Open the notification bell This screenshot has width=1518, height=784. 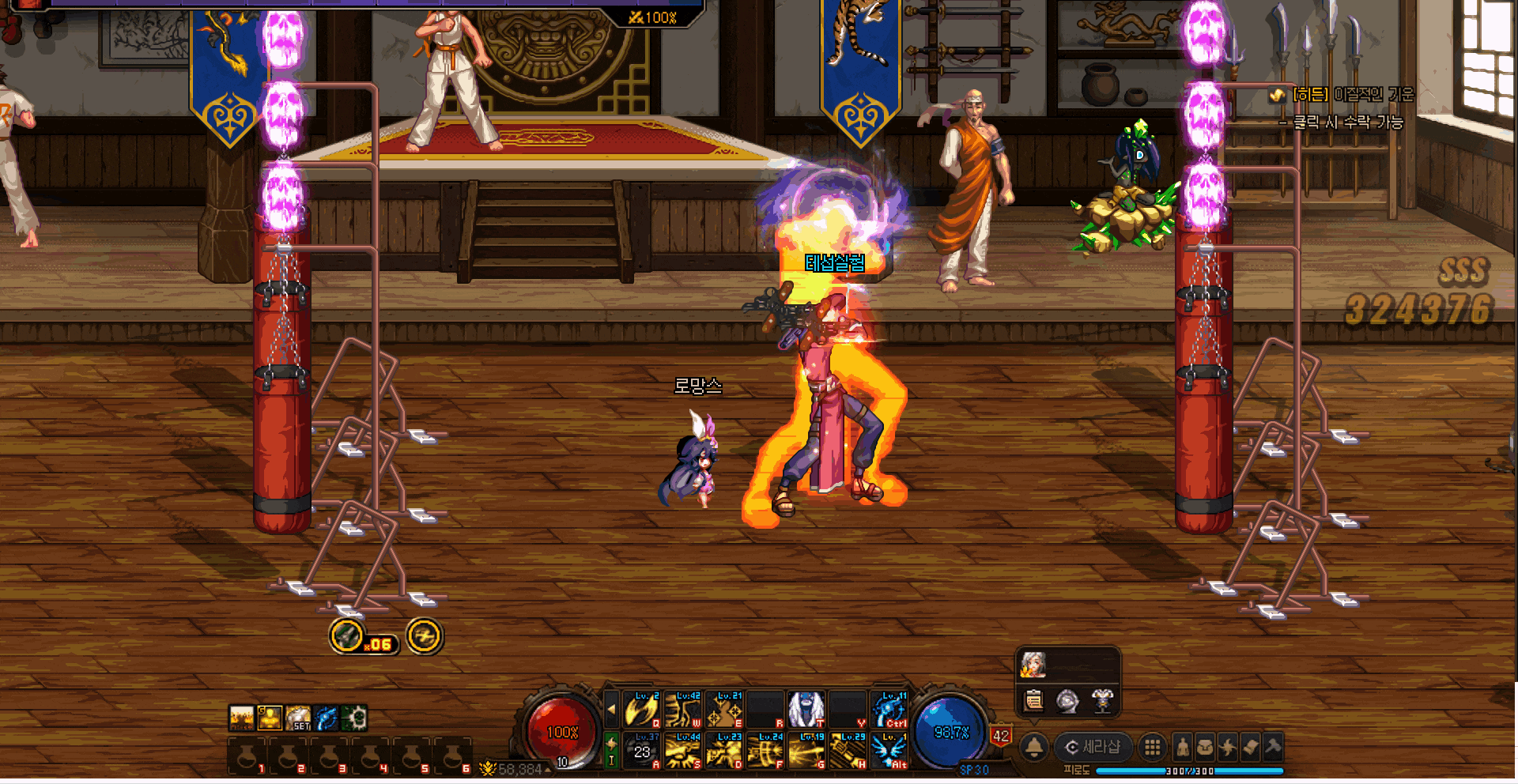point(1033,747)
